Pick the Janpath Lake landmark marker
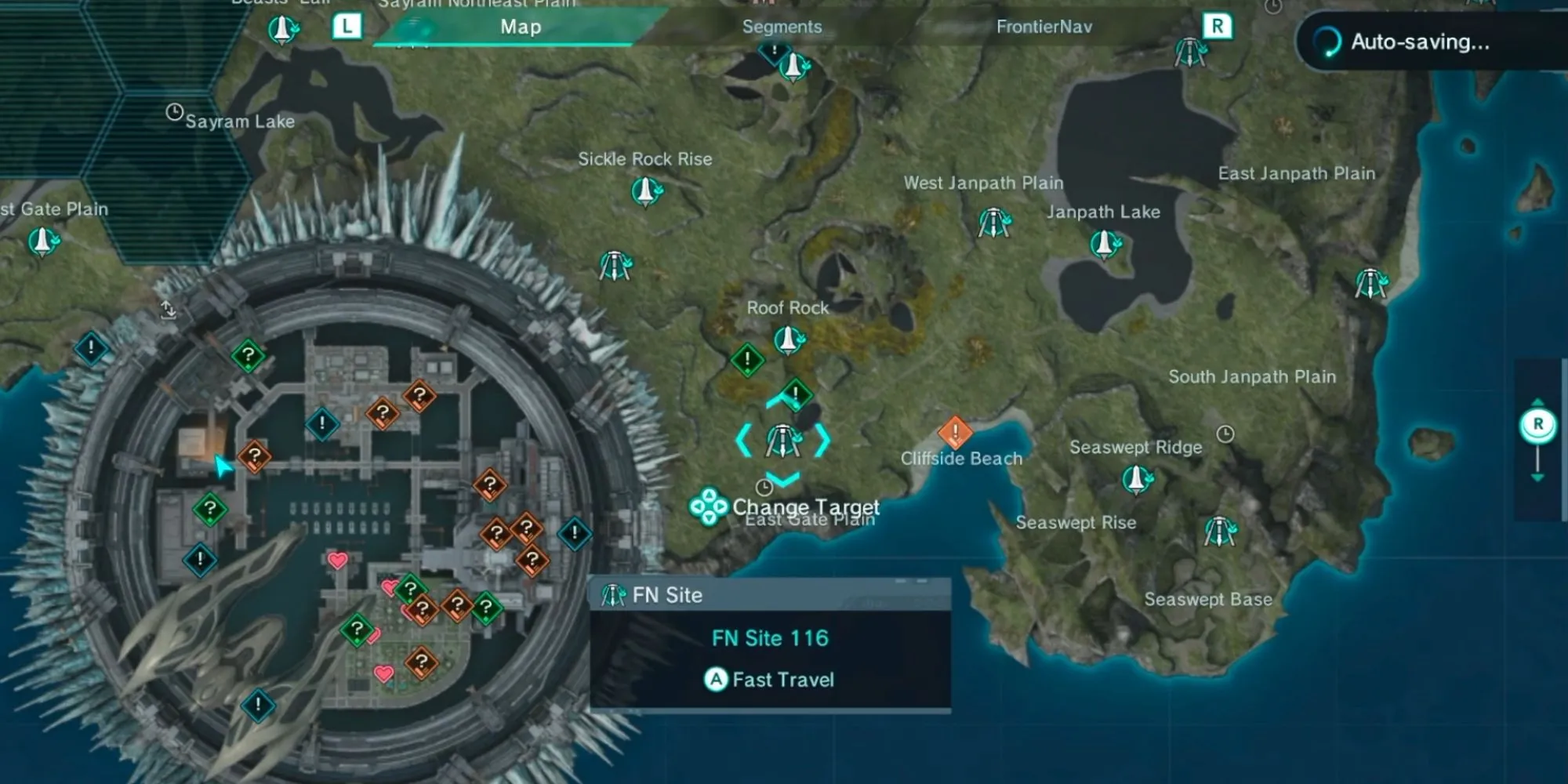Viewport: 1568px width, 784px height. tap(1105, 244)
